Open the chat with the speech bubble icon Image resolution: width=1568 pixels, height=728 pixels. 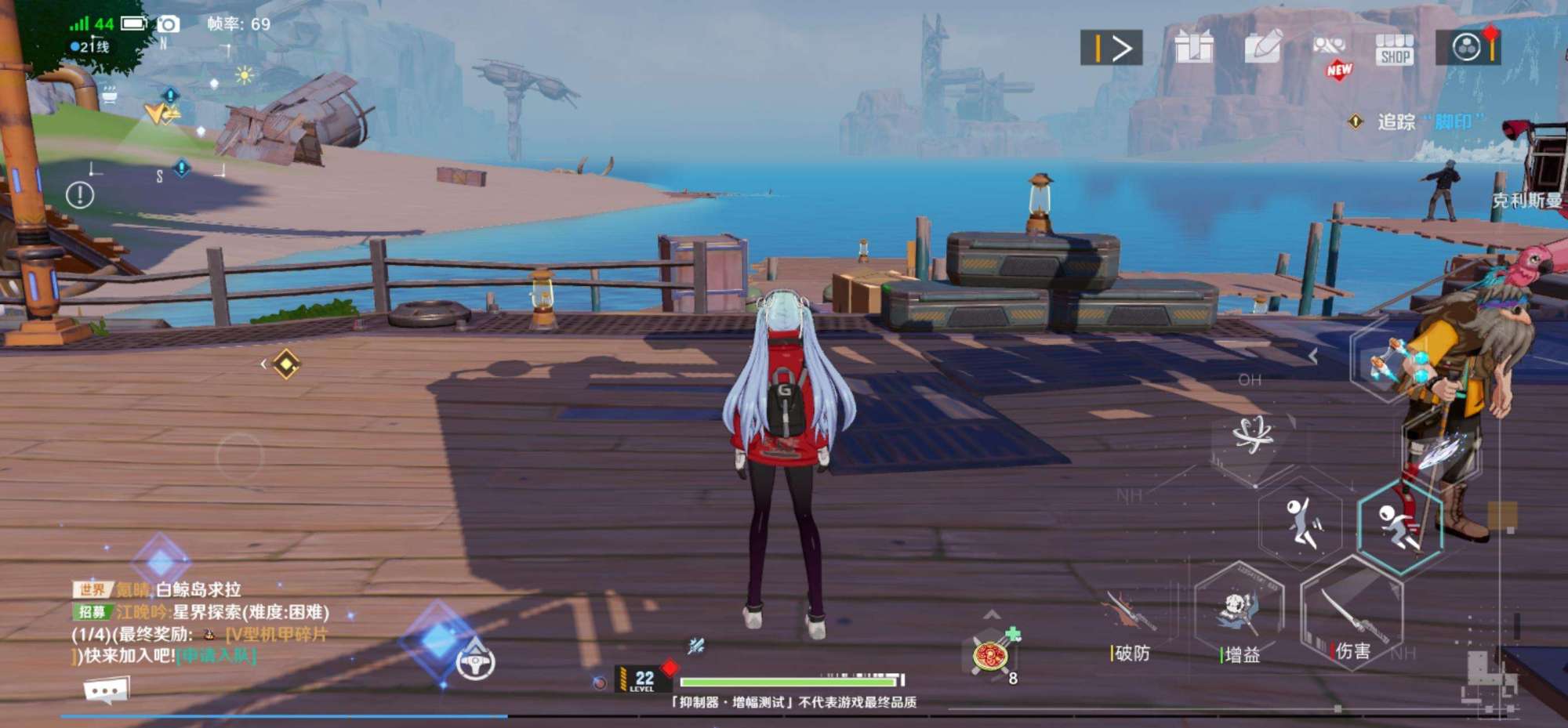pos(106,690)
